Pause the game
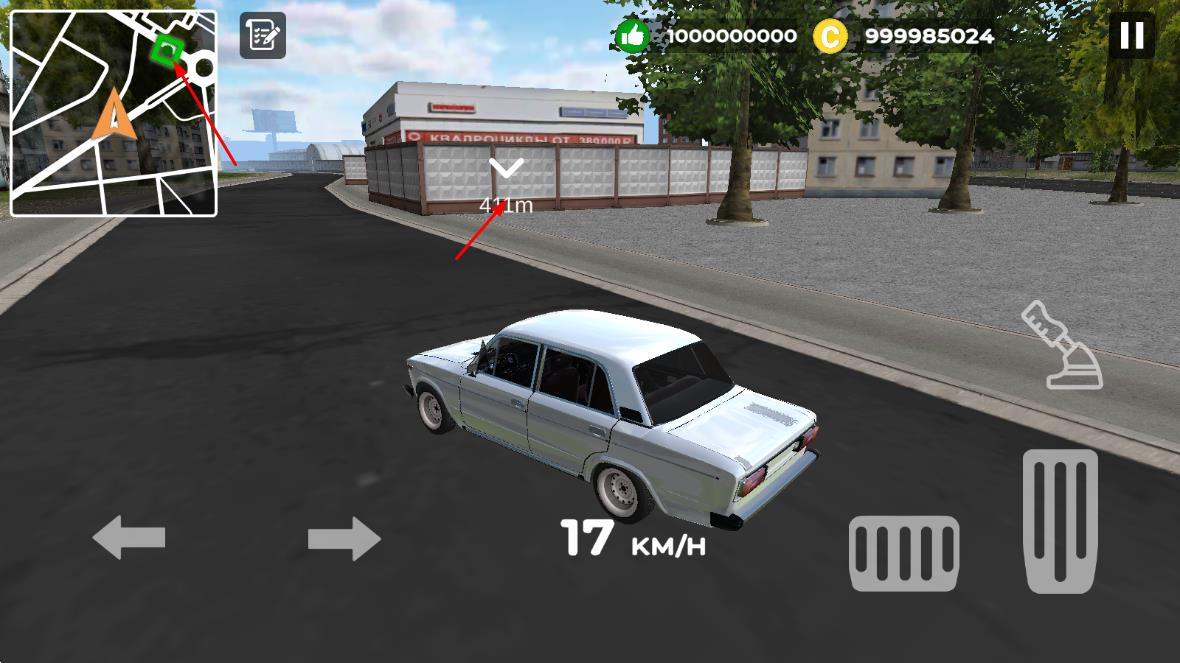Screen dimensions: 1180x663 tap(1131, 36)
